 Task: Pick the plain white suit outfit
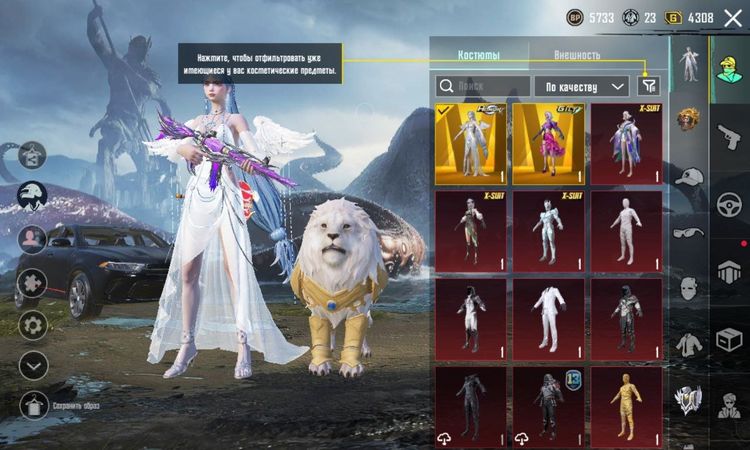[548, 319]
